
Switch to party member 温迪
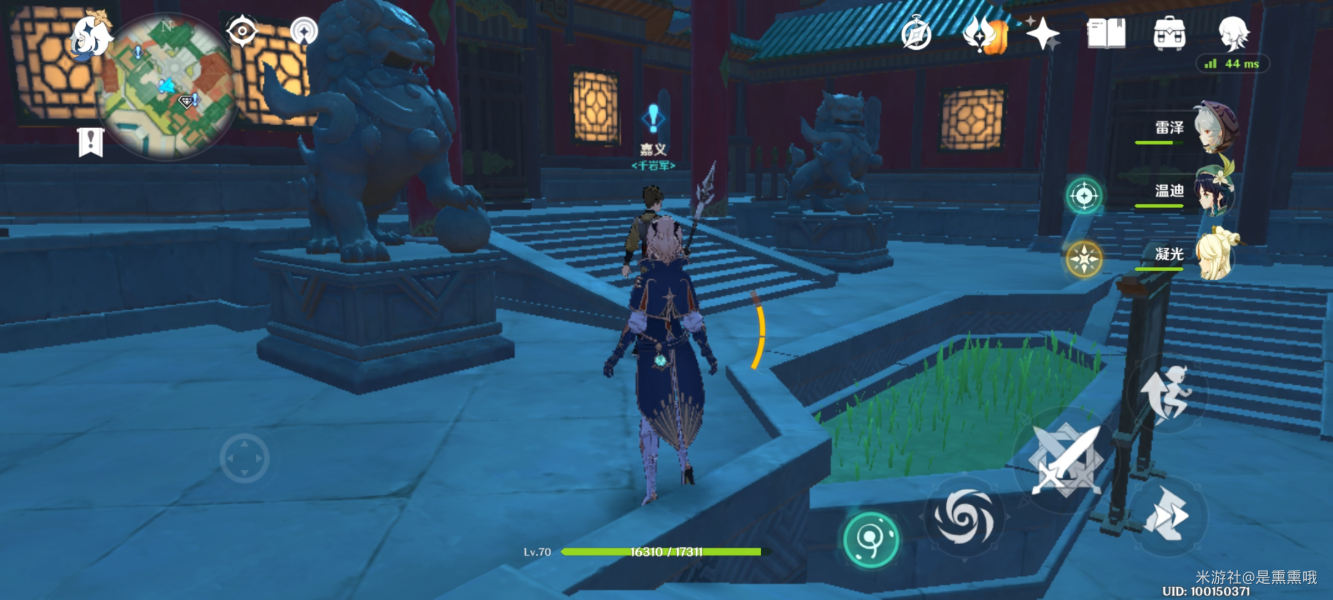pos(1215,191)
